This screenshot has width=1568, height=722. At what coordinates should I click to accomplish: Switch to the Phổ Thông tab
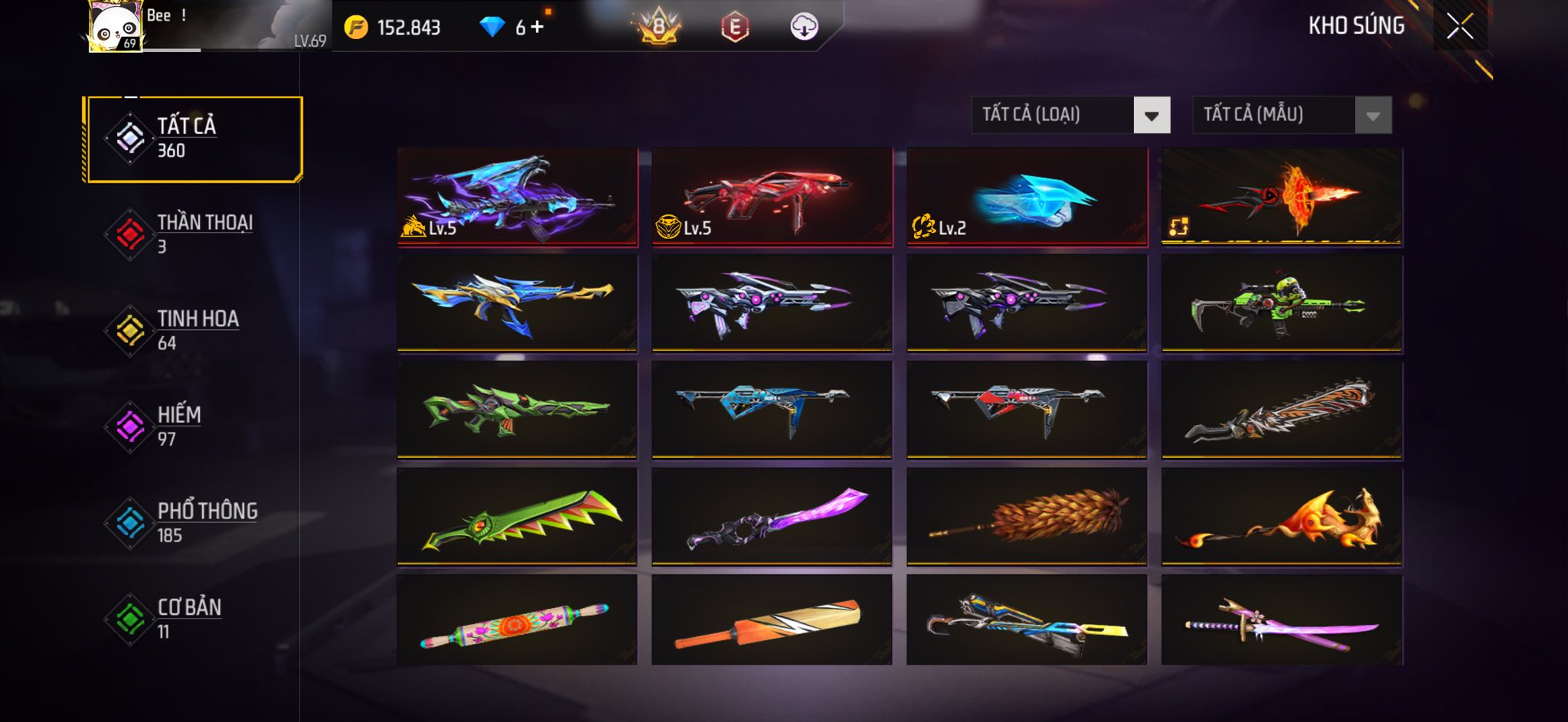pos(194,523)
